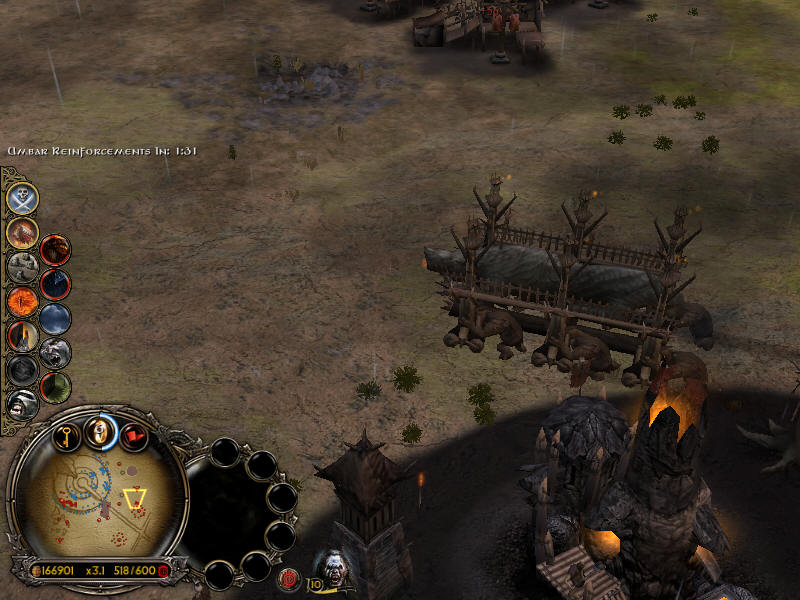This screenshot has height=600, width=800.
Task: Select the grey stone ruins power
Action: [22, 266]
